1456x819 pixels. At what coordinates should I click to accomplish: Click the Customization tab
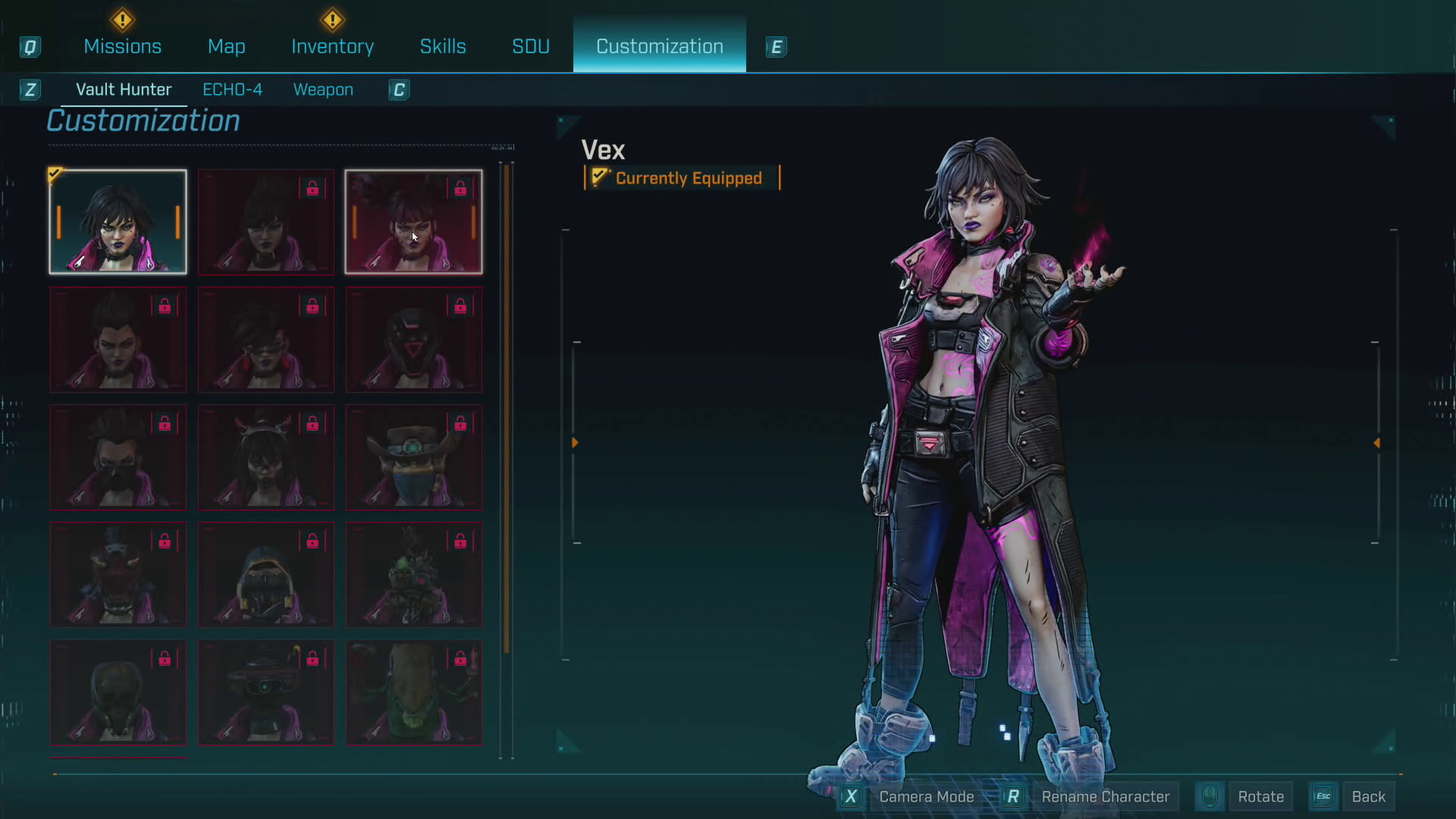659,46
